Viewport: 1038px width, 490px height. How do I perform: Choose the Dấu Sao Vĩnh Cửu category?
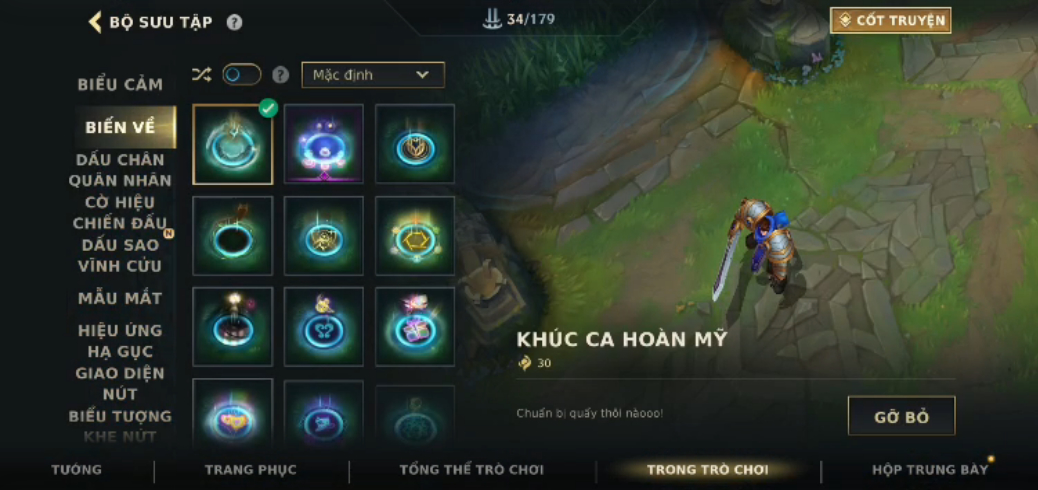(x=121, y=255)
